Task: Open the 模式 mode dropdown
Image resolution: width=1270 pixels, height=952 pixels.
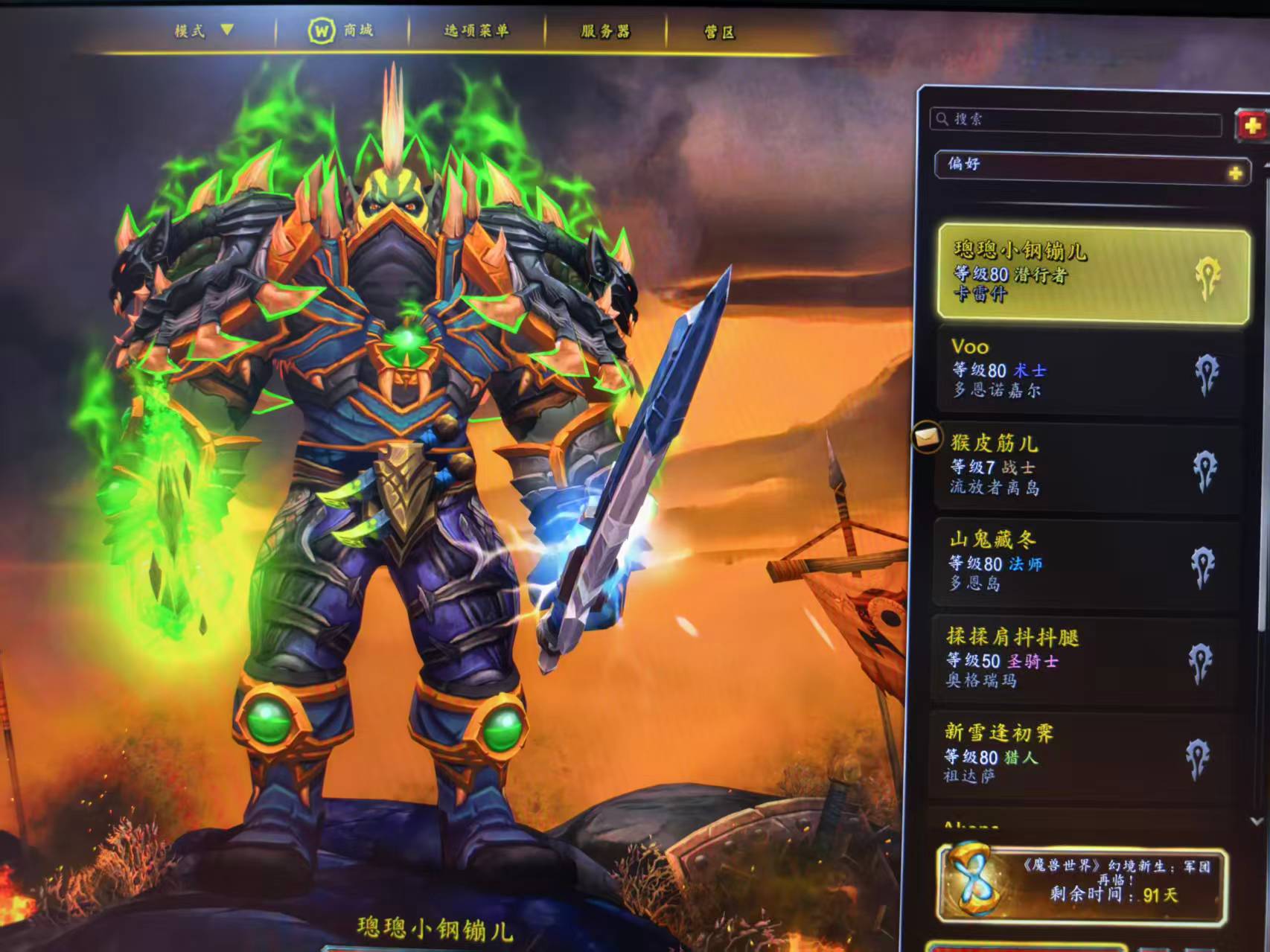Action: coord(204,31)
